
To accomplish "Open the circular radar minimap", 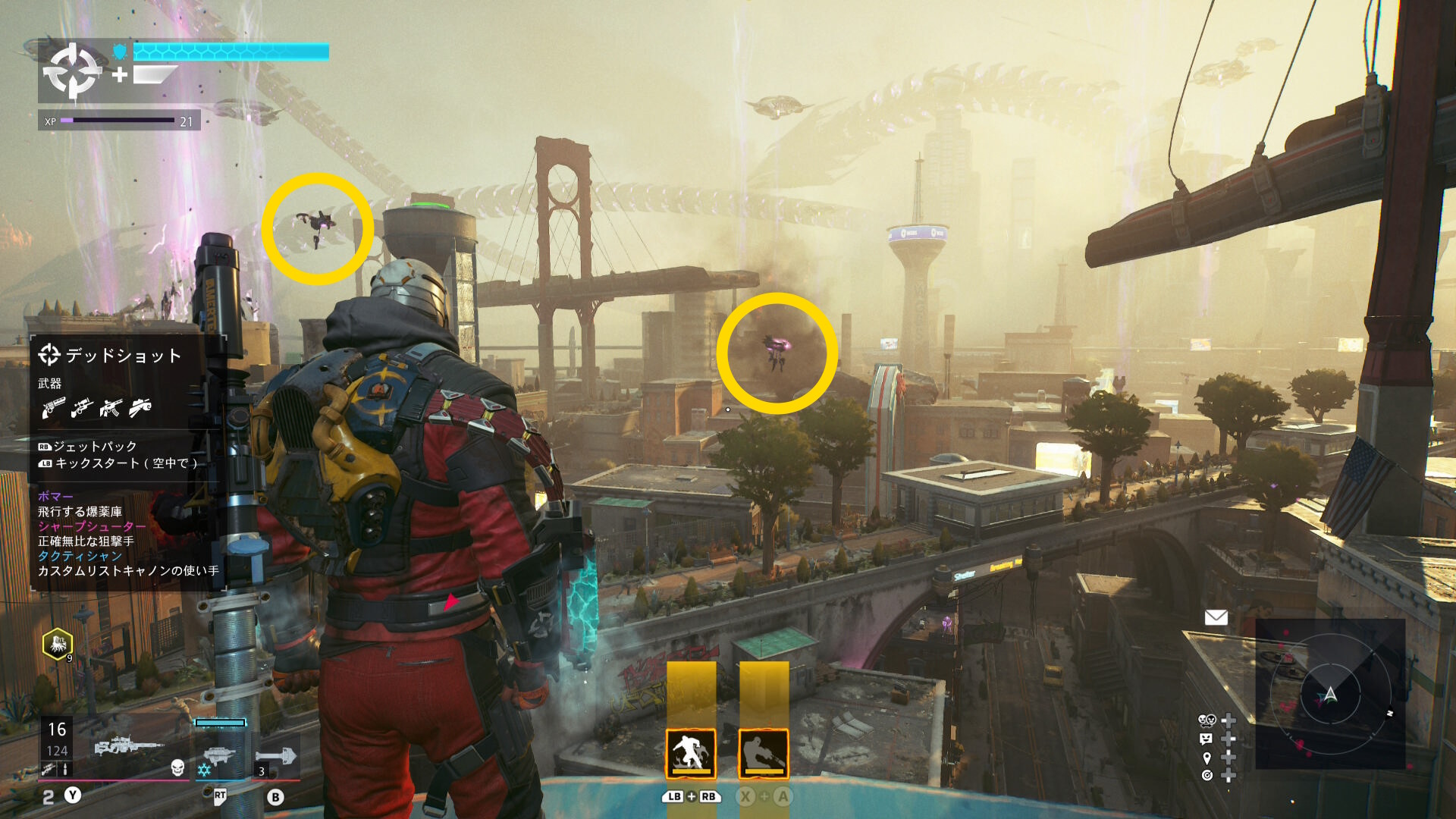I will (x=1330, y=694).
